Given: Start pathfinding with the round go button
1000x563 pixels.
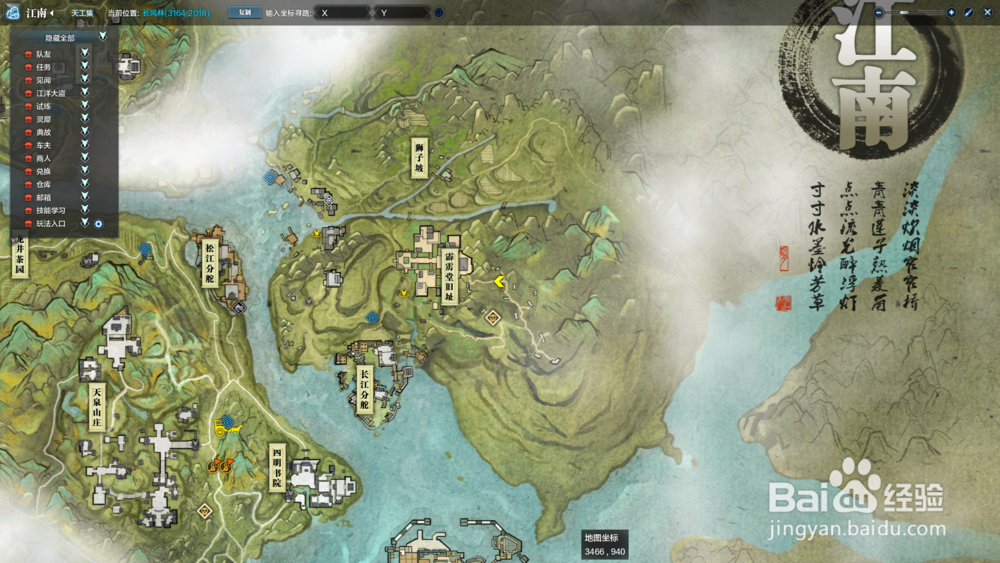Looking at the screenshot, I should coord(439,13).
